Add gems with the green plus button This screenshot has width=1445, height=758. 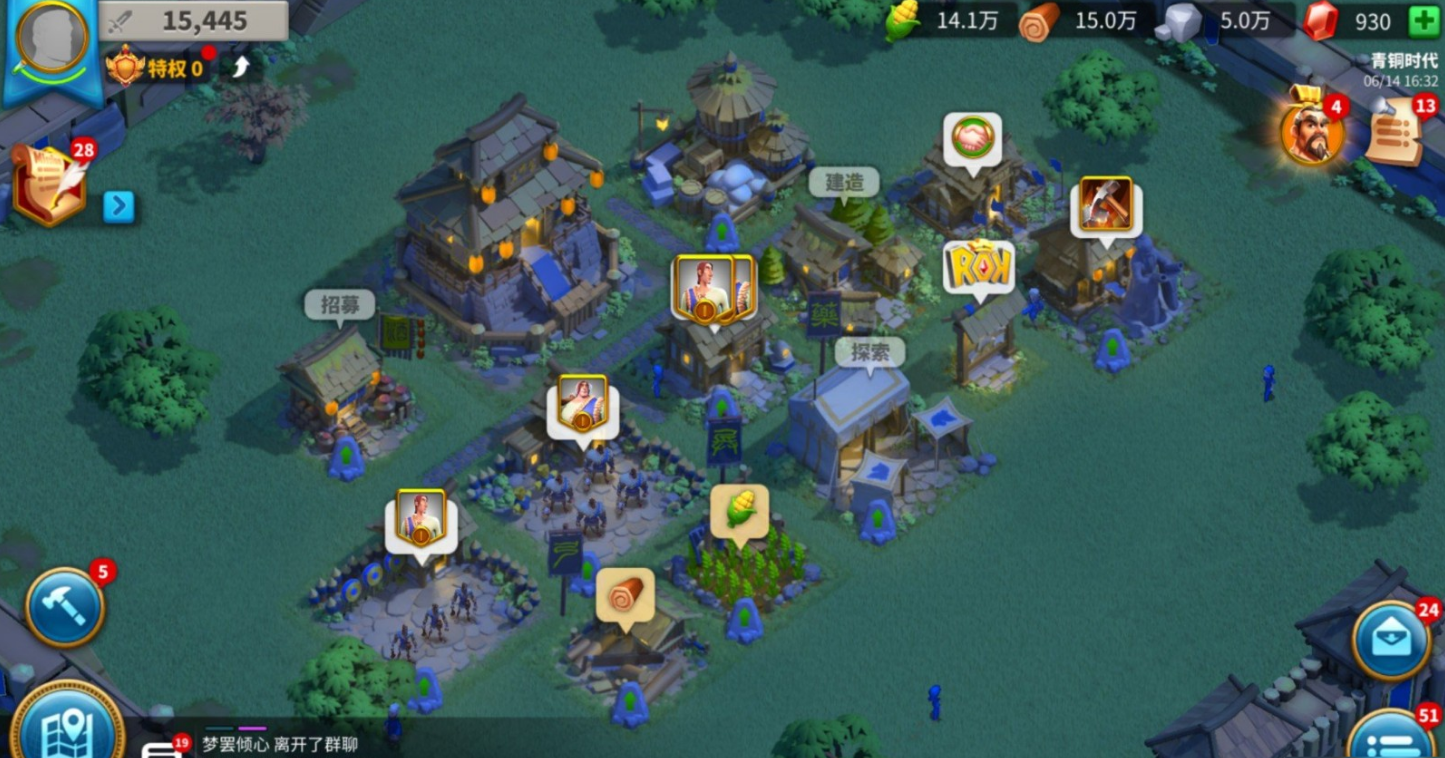(x=1422, y=21)
